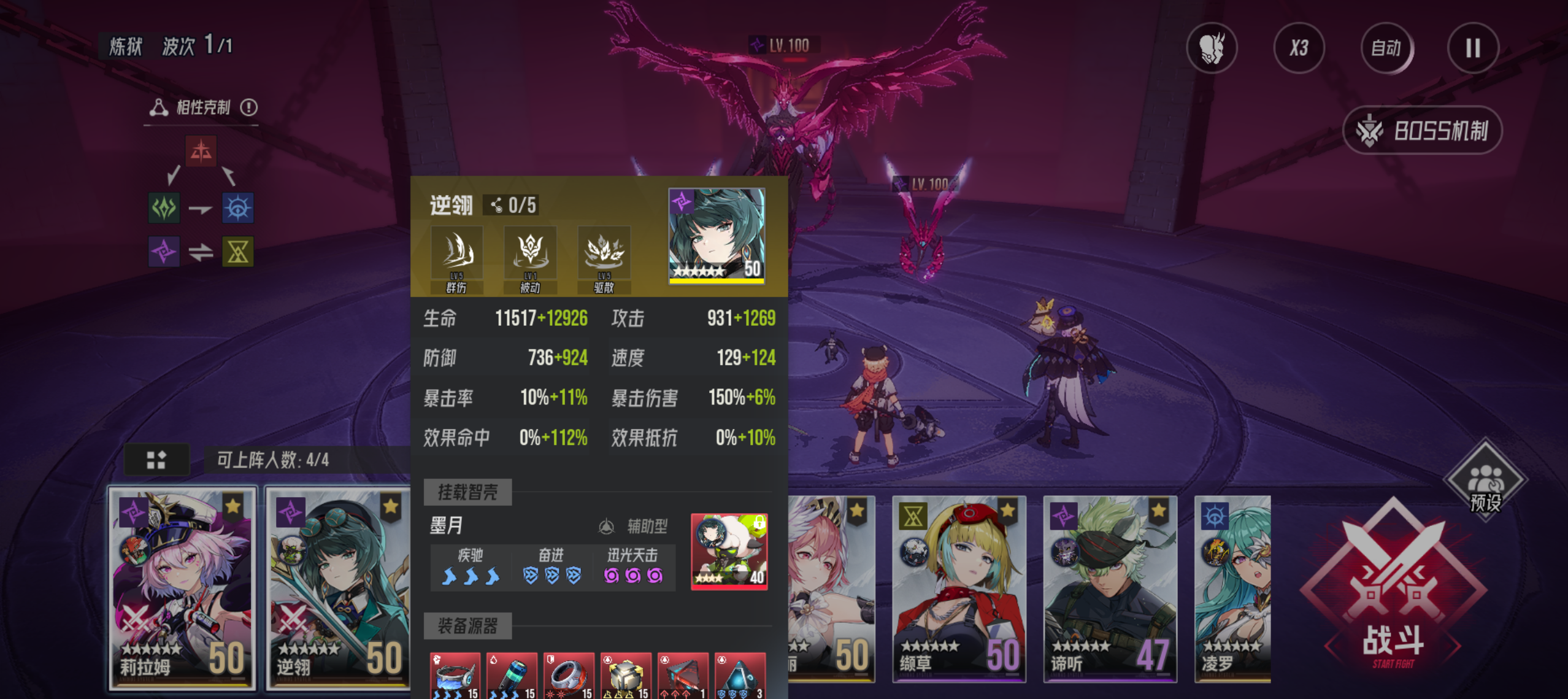Screen dimensions: 1568x699
Task: Collapse the 挂载智壳 section
Action: (468, 492)
